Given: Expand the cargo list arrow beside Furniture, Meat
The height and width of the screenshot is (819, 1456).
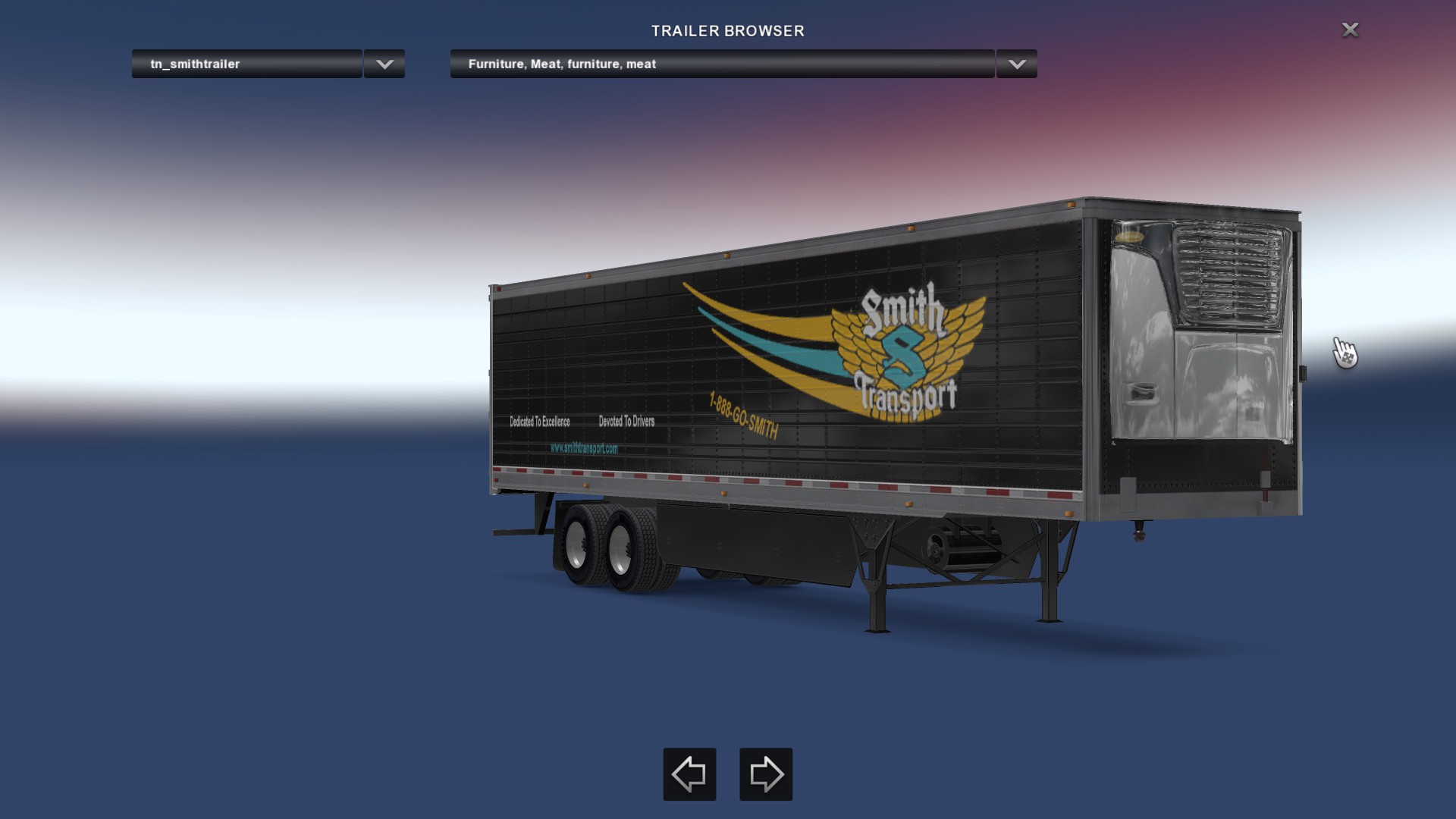Looking at the screenshot, I should tap(1017, 64).
